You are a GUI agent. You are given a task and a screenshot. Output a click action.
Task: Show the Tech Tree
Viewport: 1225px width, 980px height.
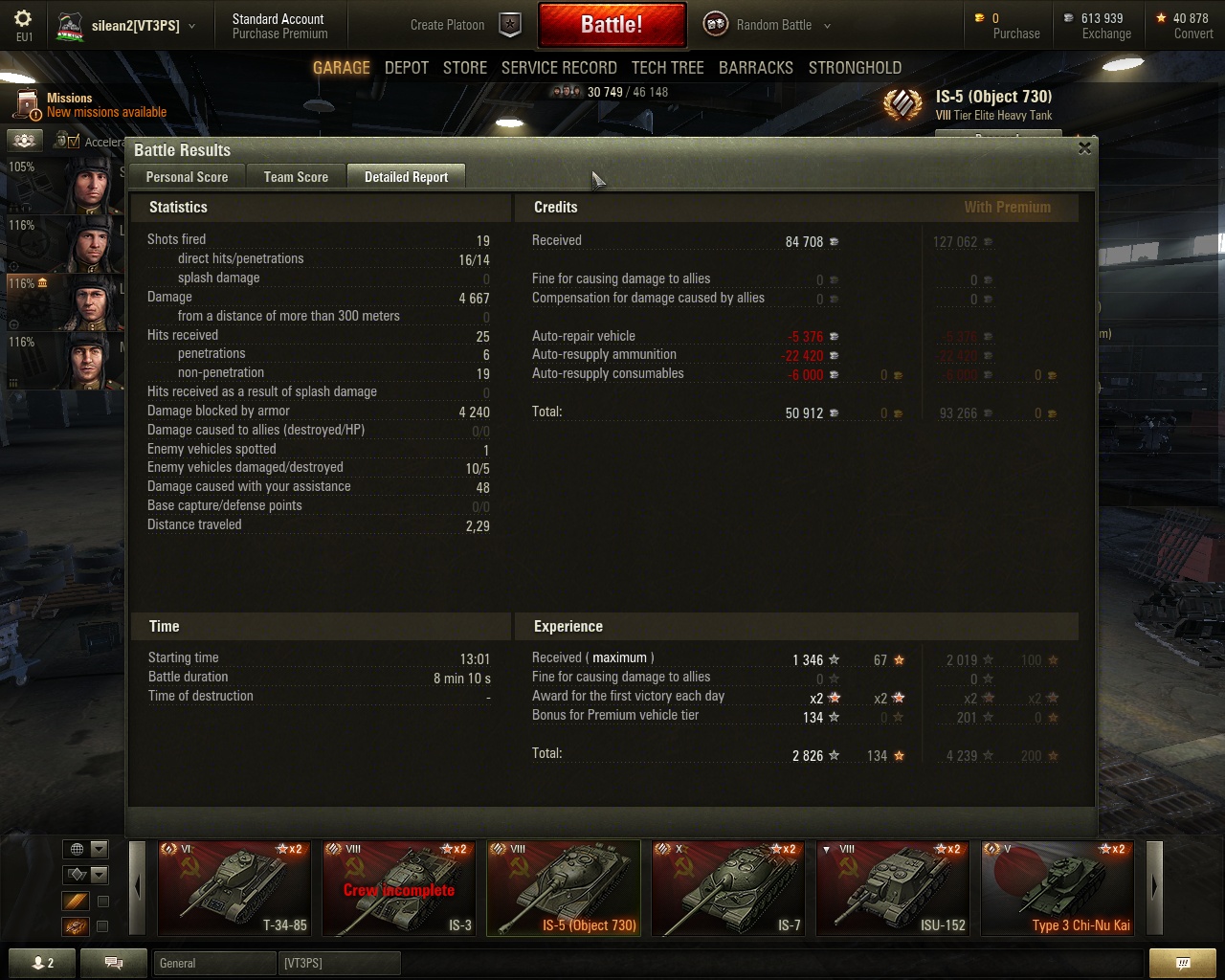(667, 68)
